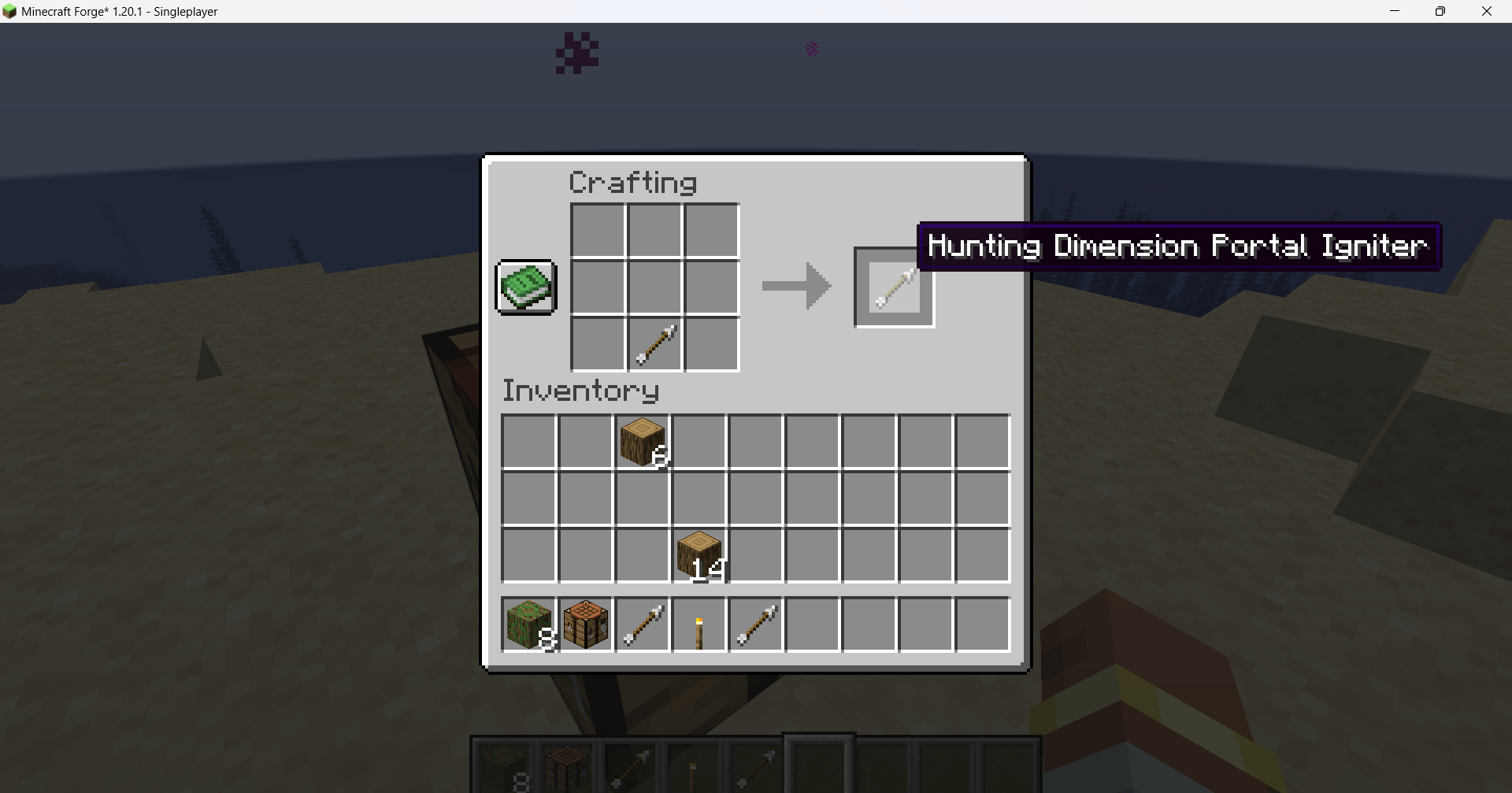Select the stack of 14 oak logs
Screen dimensions: 1512x793
tap(699, 555)
